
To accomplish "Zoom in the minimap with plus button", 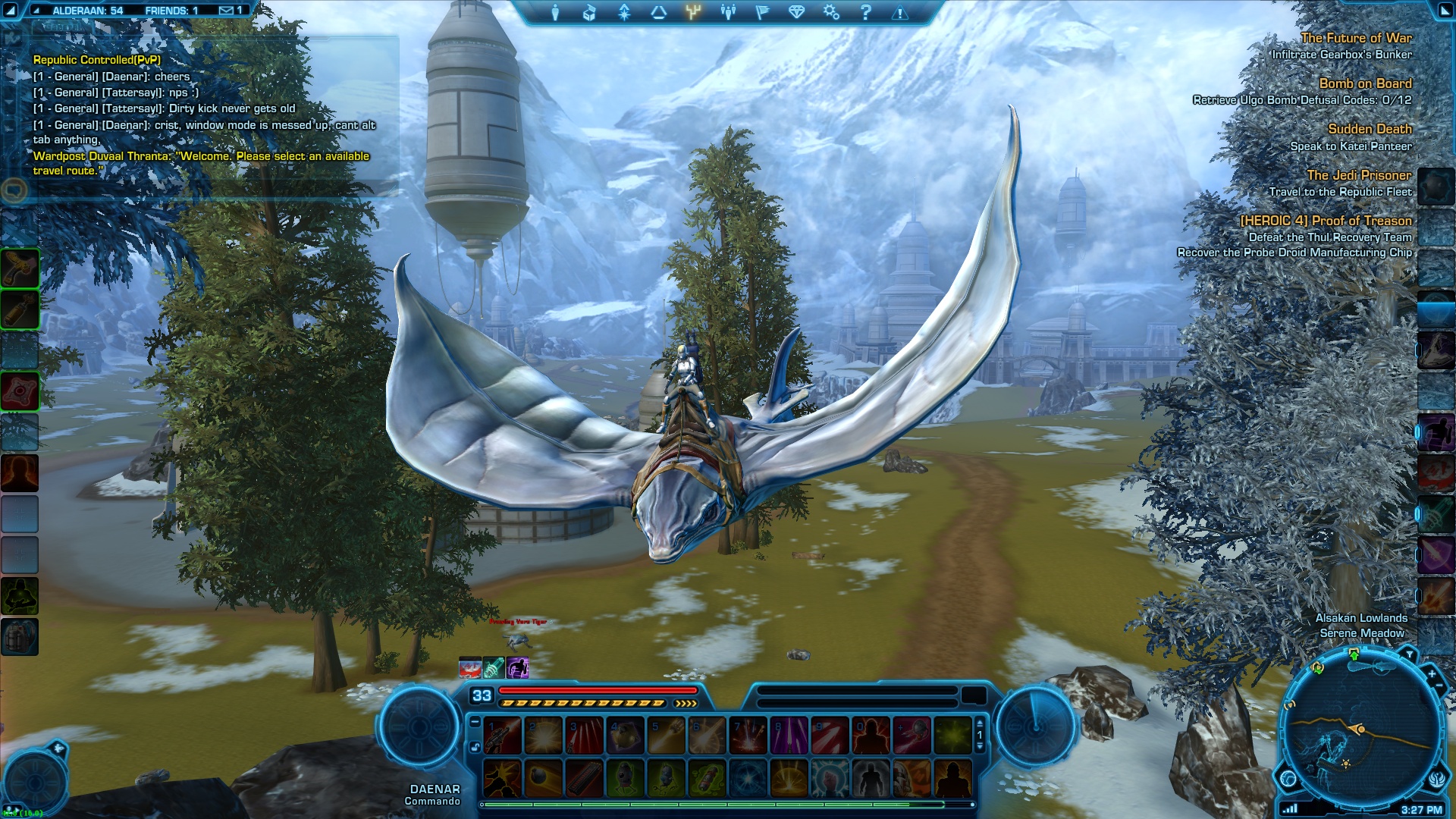I will click(1431, 673).
